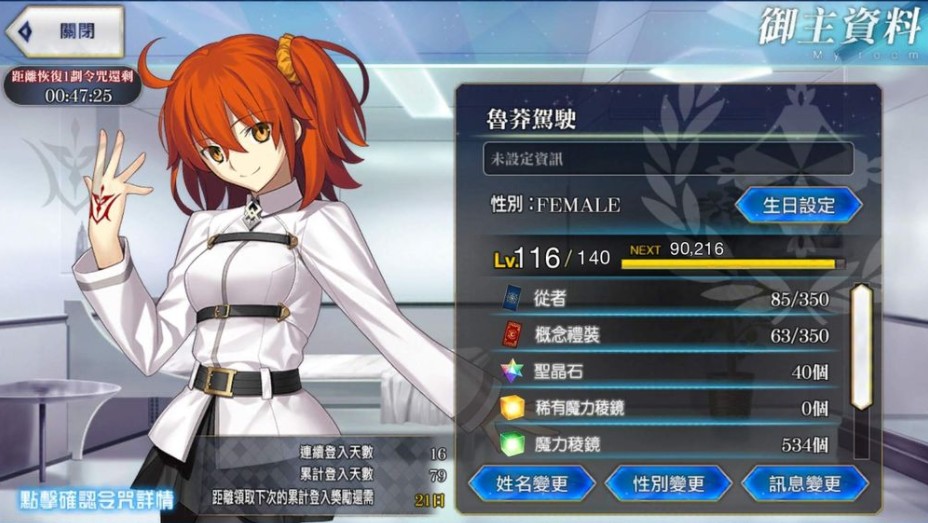View command spell details (點擊確認令咒詳情)
928x523 pixels.
click(x=96, y=499)
